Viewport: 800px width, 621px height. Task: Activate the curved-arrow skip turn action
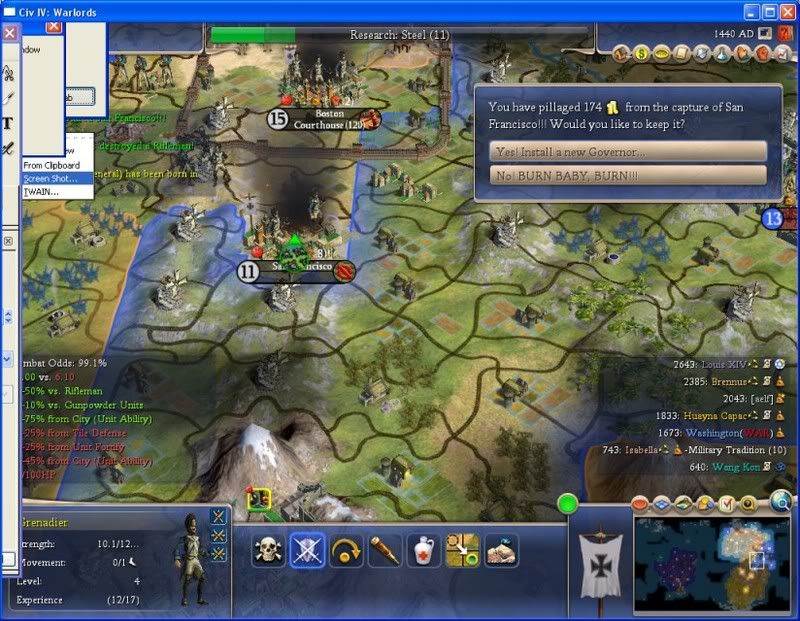346,551
